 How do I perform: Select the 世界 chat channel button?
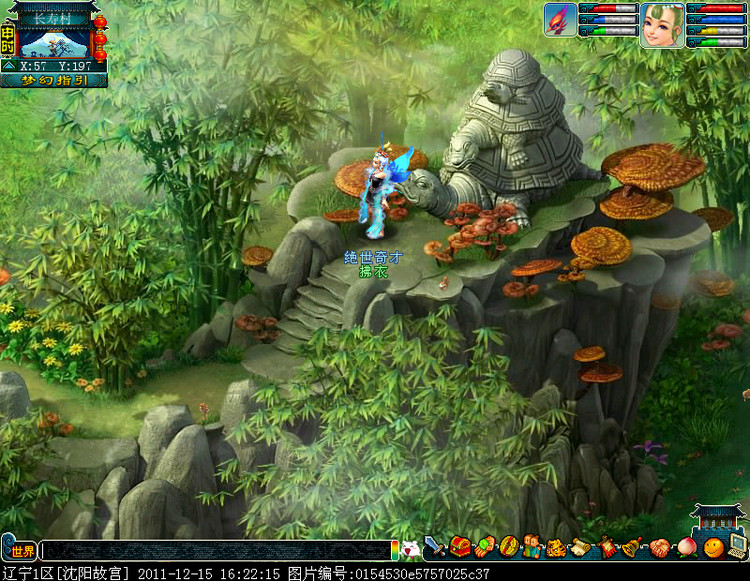click(x=21, y=551)
